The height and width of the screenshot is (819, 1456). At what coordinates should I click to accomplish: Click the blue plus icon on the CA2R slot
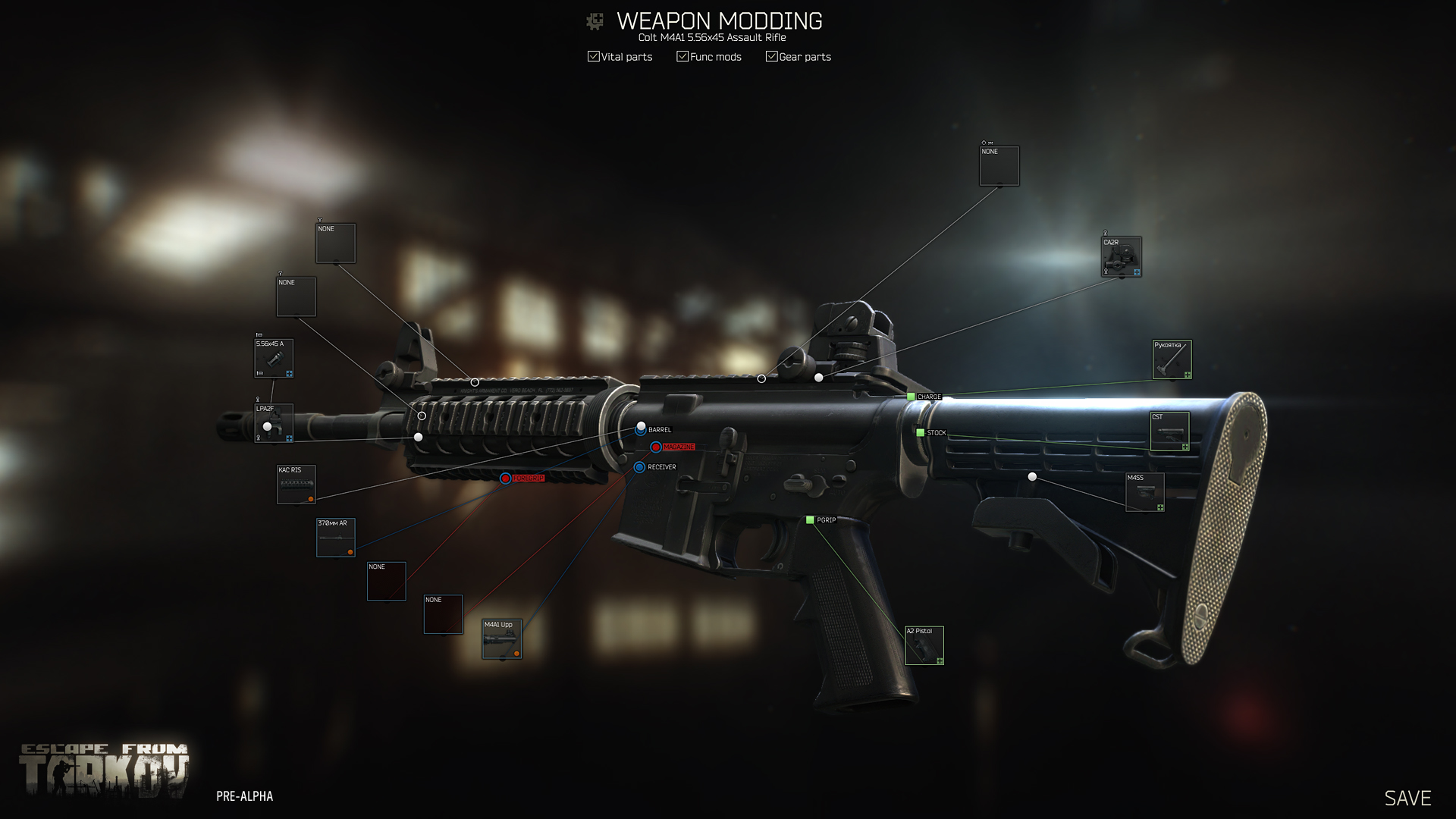[x=1137, y=272]
